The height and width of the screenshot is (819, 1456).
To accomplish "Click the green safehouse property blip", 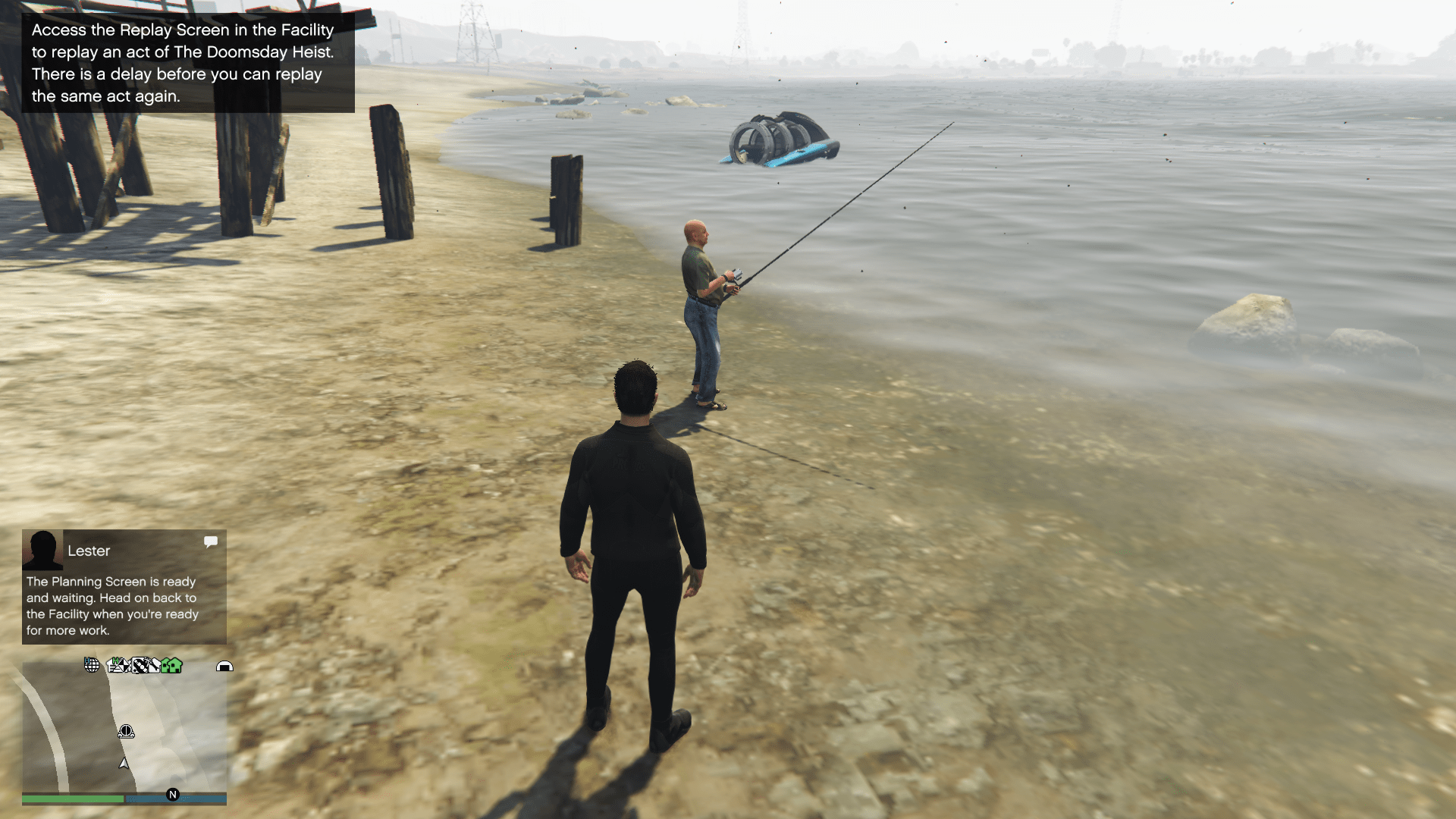I will point(165,667).
